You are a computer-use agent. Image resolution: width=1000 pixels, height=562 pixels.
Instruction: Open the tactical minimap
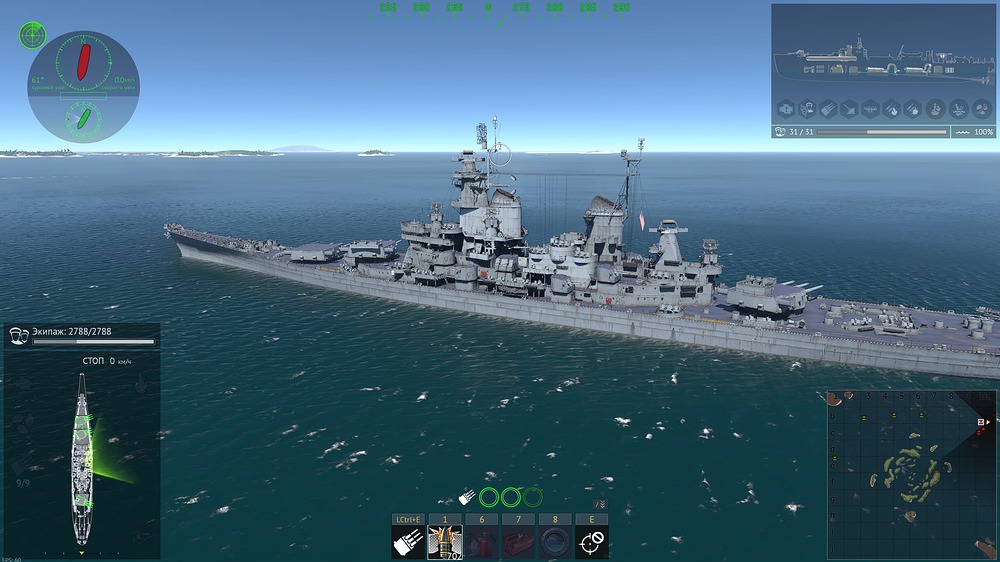tap(911, 473)
